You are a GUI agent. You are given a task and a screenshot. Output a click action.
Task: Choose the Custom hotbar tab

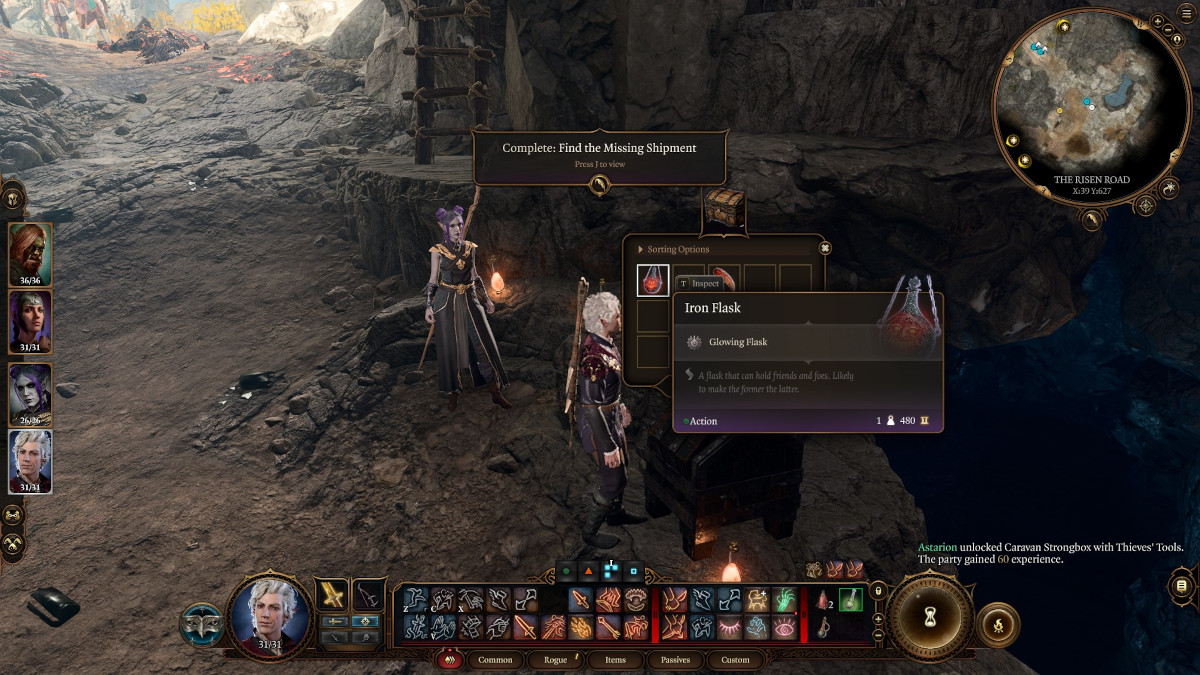[x=735, y=660]
